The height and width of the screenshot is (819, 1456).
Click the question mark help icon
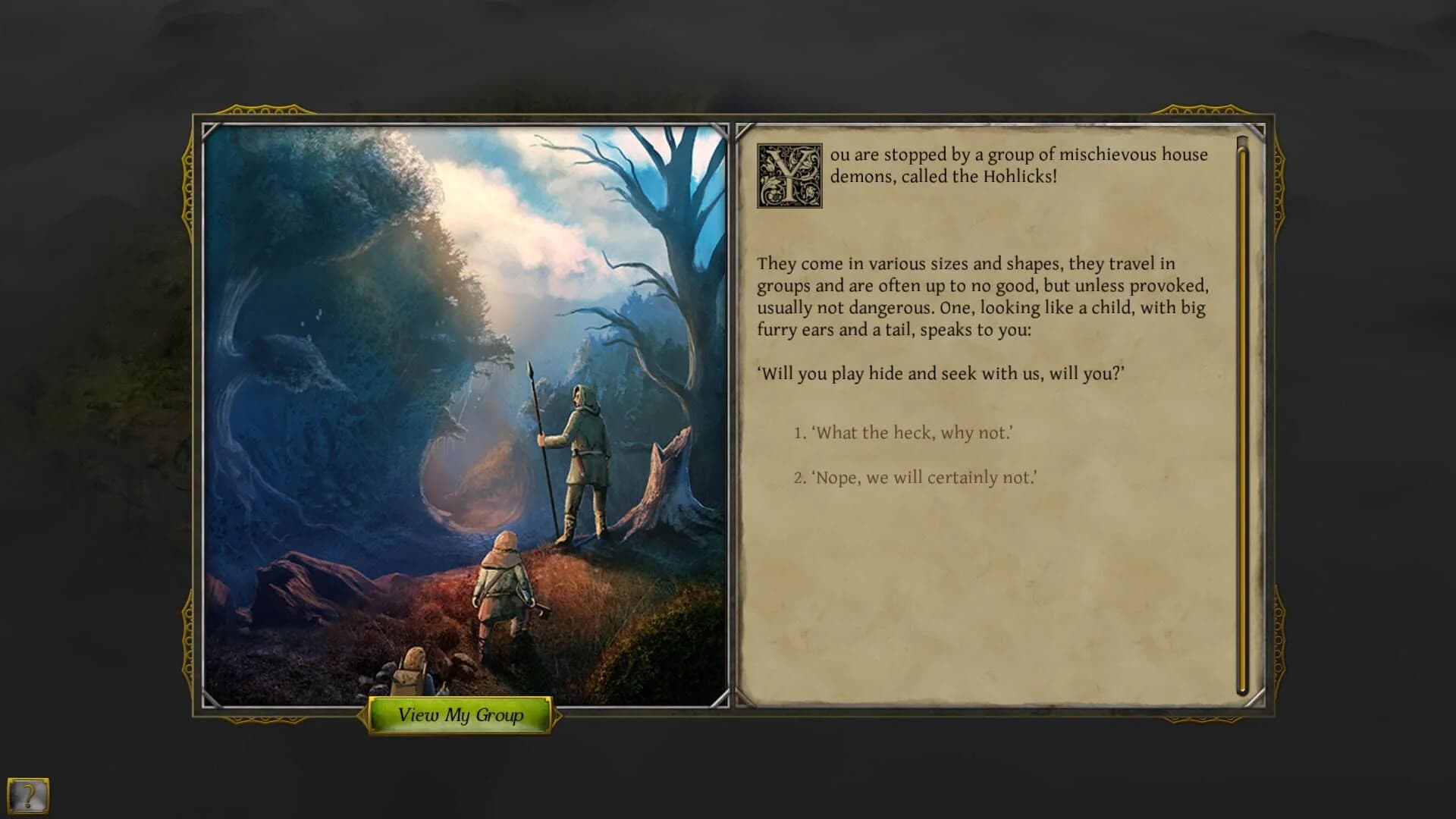click(28, 797)
